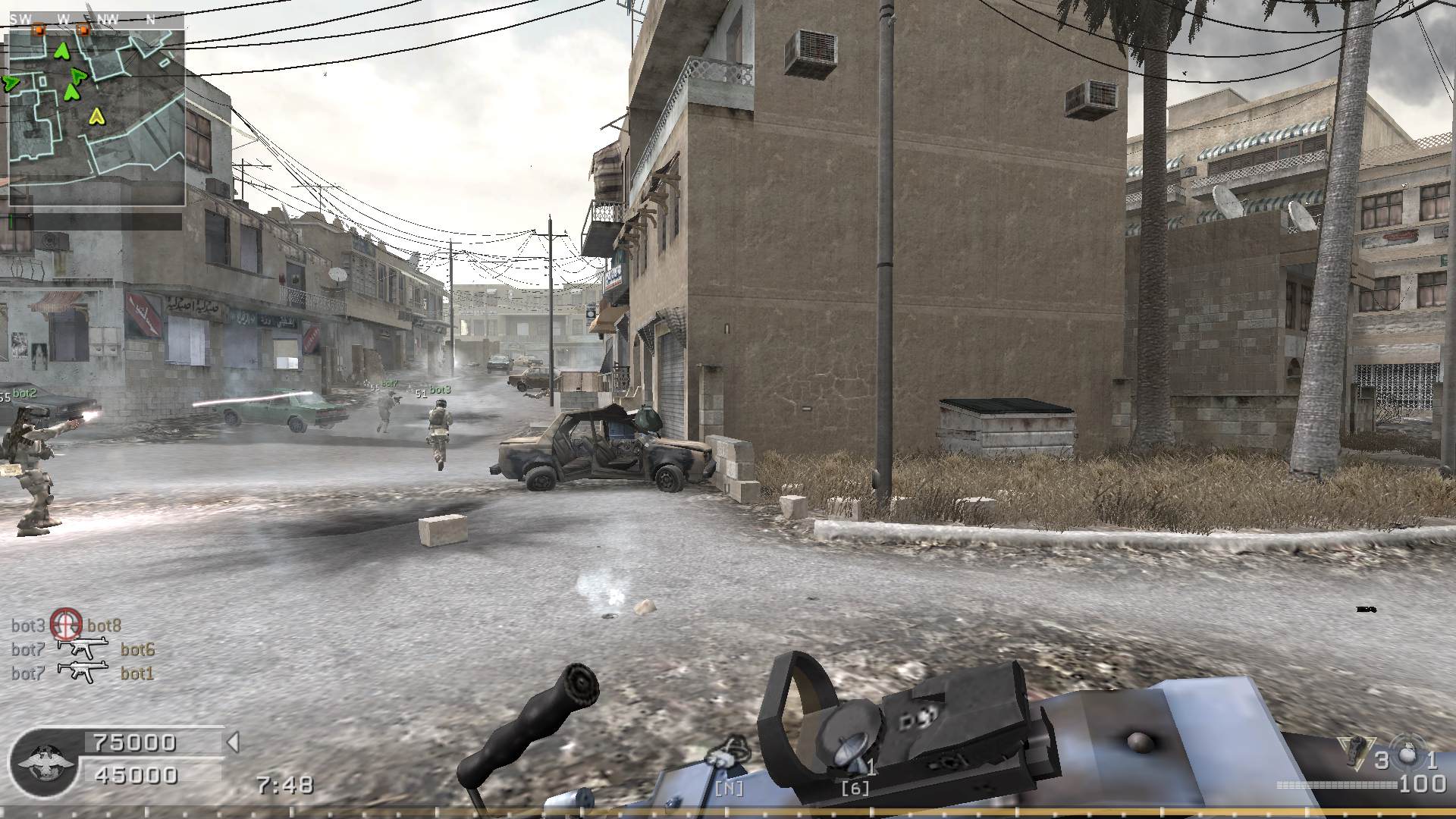Click the compass heading strip above the minimap

(x=96, y=20)
